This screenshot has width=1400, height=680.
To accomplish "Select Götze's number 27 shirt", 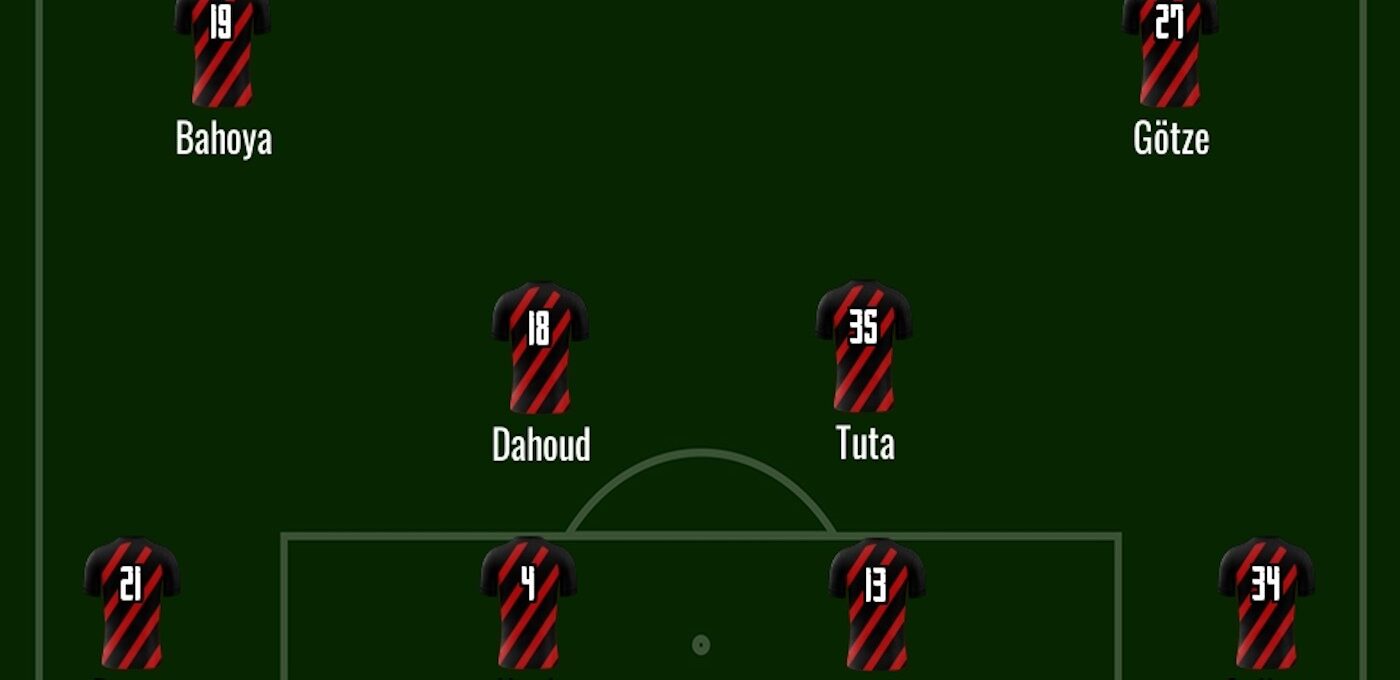I will click(x=1170, y=52).
